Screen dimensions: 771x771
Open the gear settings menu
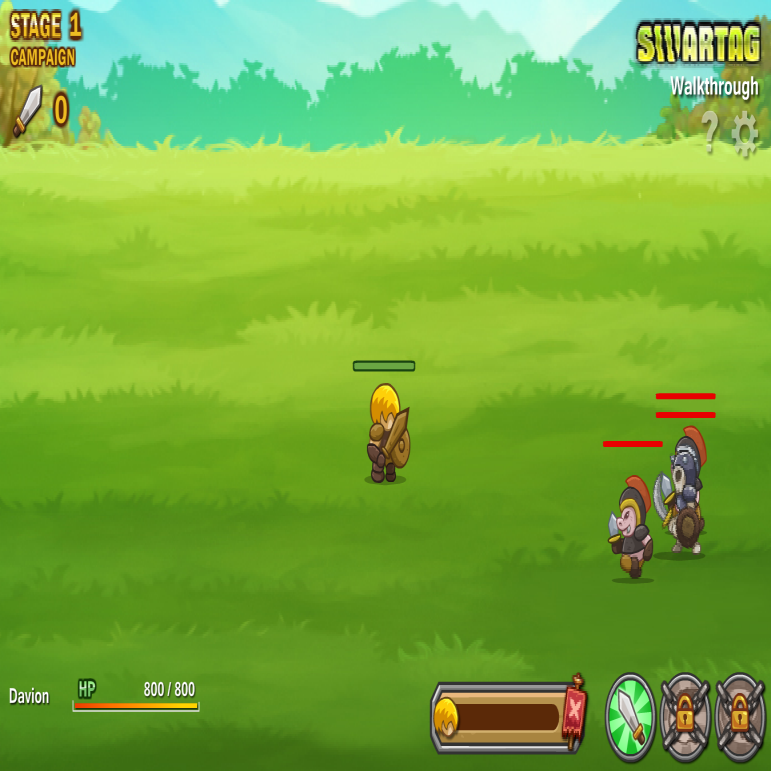coord(745,133)
